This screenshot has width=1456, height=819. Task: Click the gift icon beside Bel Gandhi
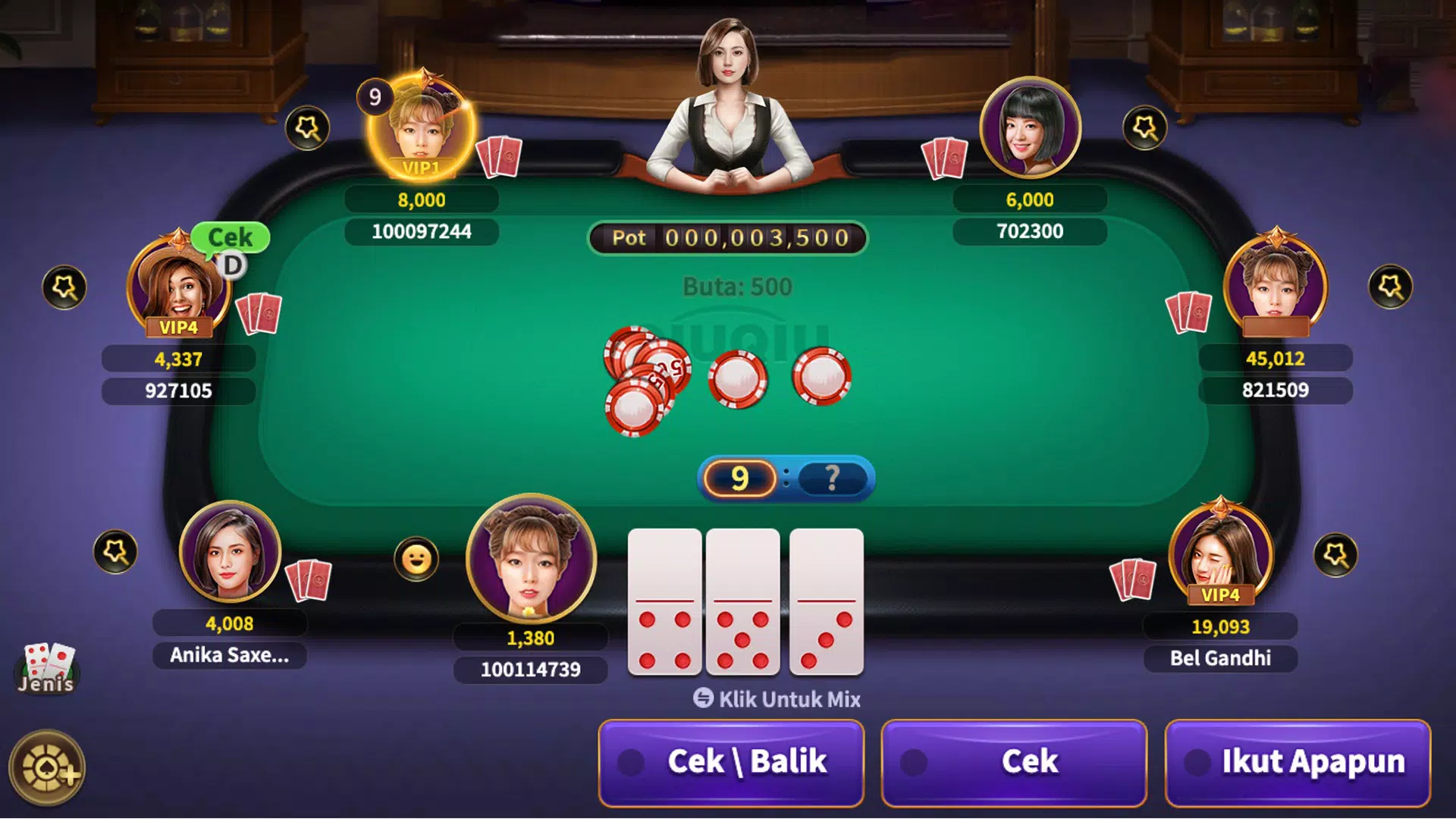tap(1335, 554)
